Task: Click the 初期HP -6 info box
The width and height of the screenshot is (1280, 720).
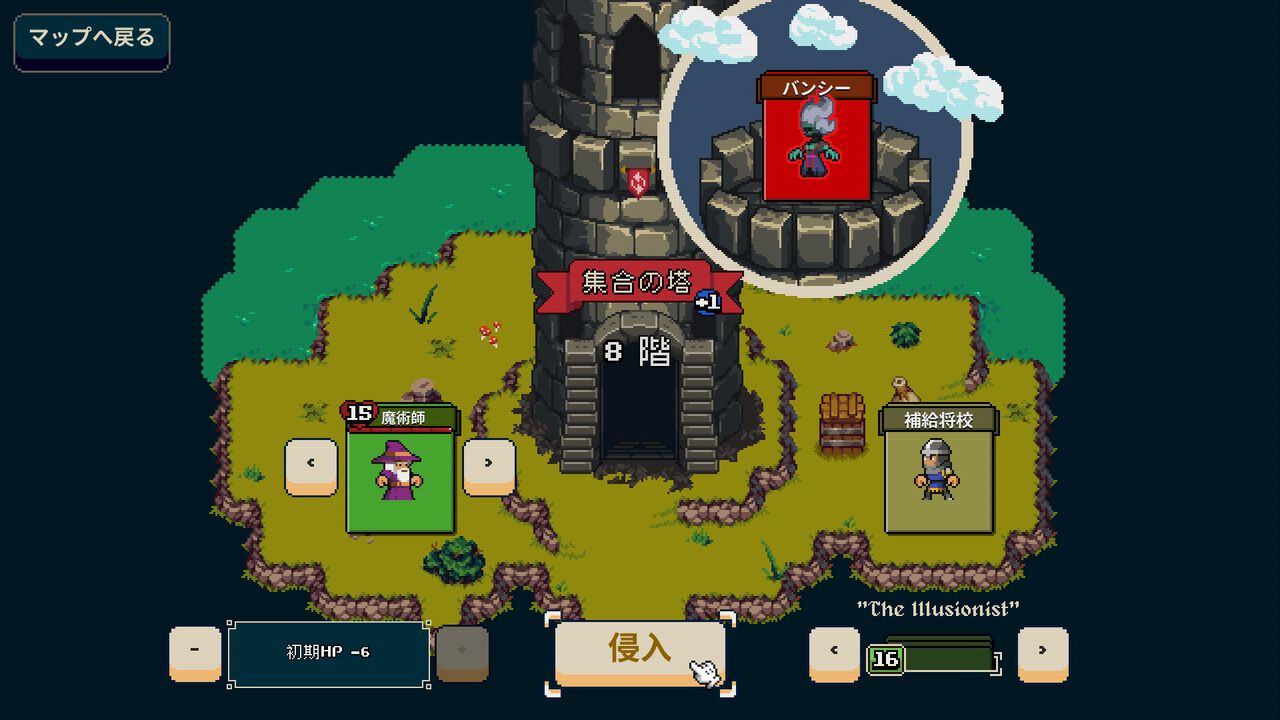Action: pyautogui.click(x=330, y=654)
